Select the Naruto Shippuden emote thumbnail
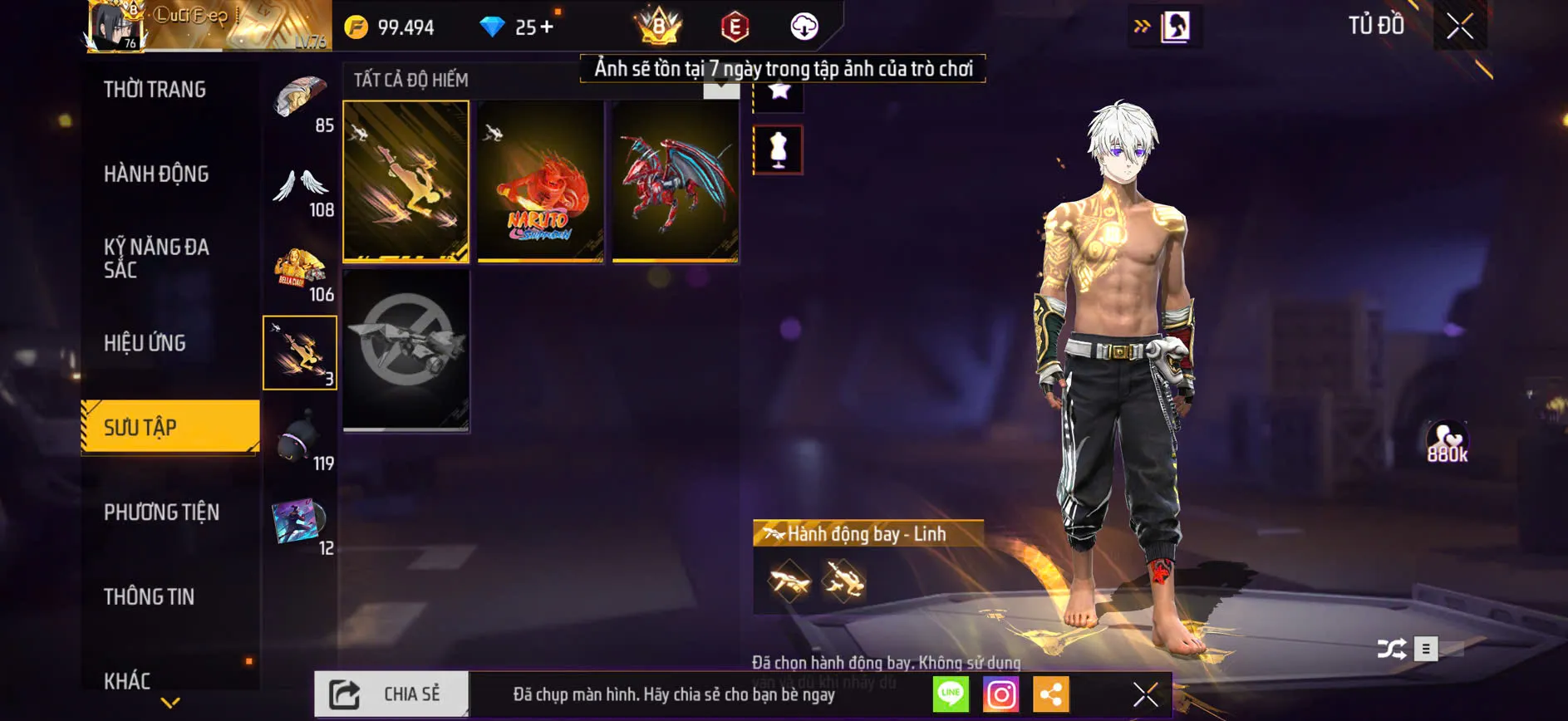 540,180
